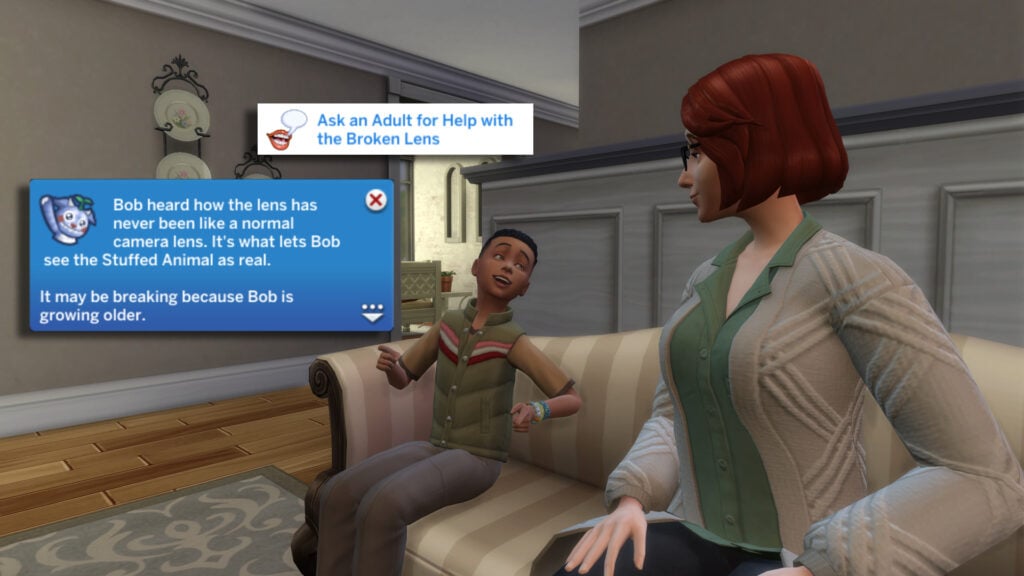Choose Ask an Adult for Help with the Broken Lens

tap(414, 129)
